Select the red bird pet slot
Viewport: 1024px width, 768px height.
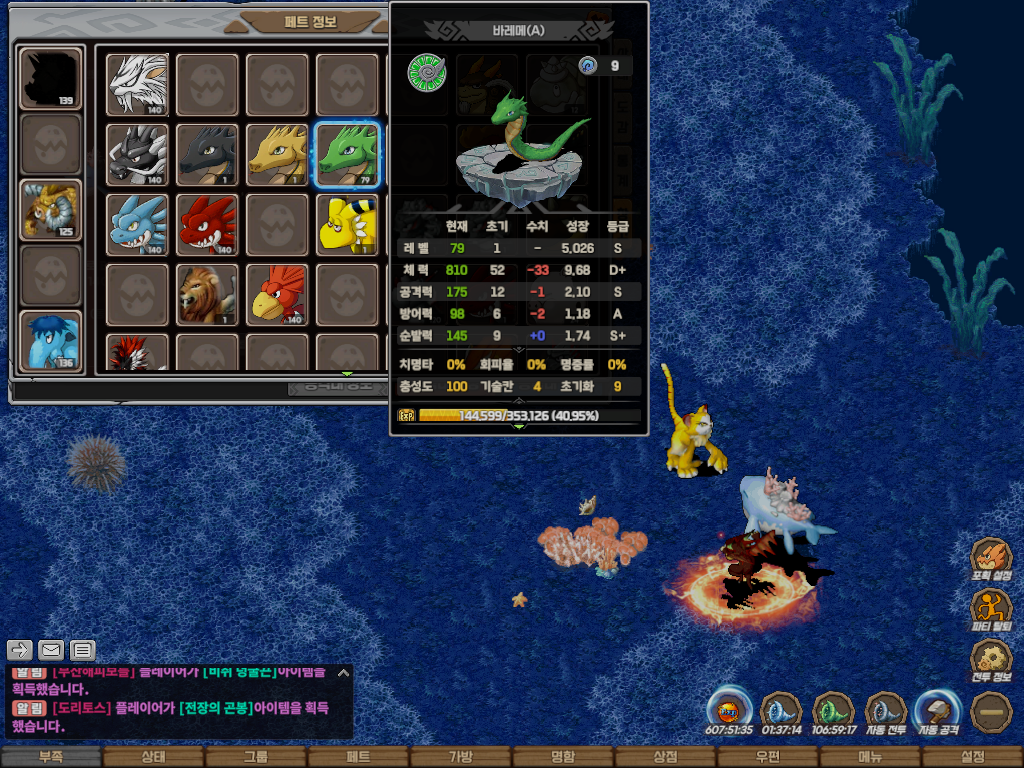point(278,294)
